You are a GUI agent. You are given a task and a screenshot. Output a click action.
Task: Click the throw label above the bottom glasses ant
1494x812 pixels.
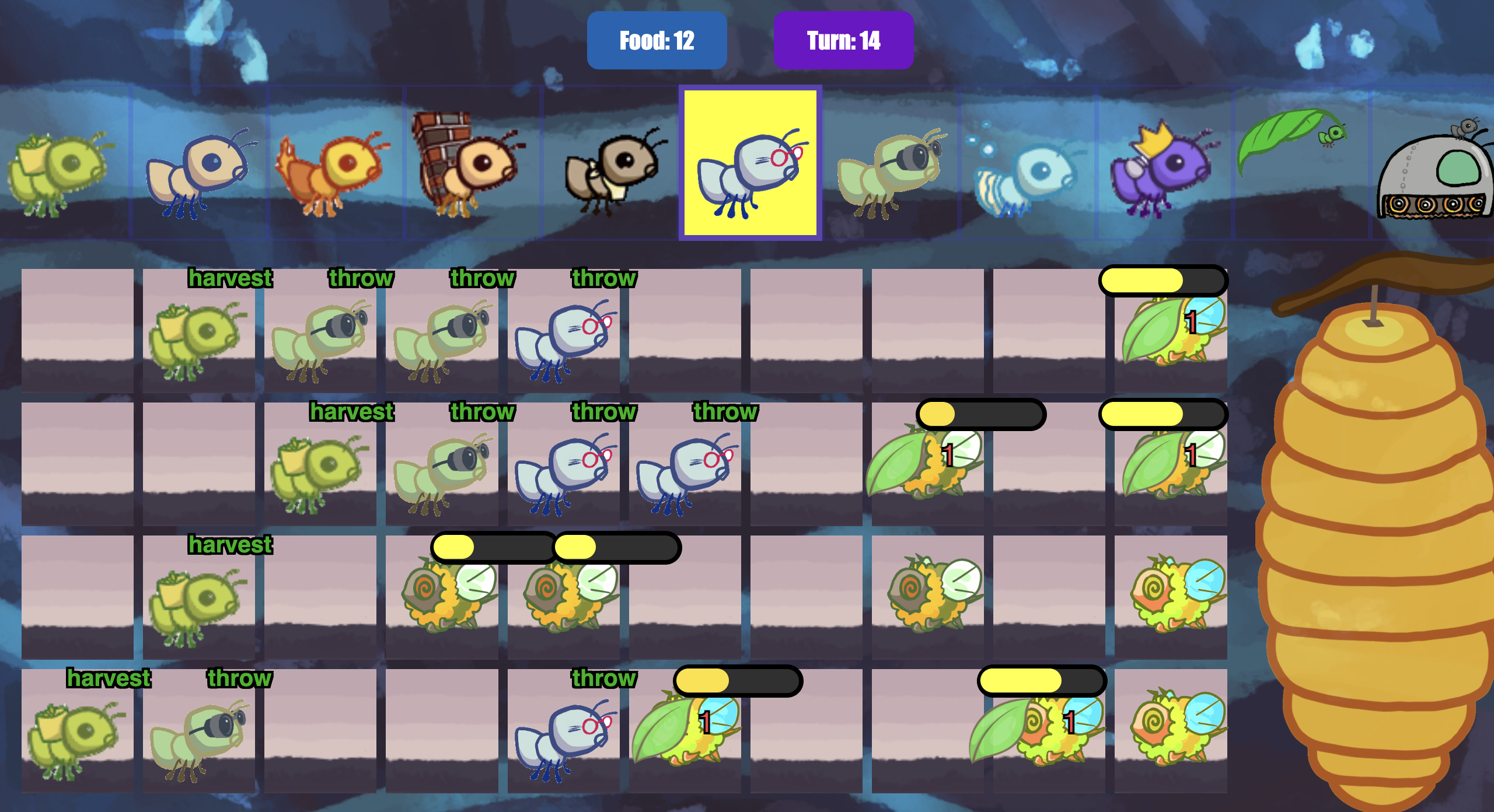point(604,678)
